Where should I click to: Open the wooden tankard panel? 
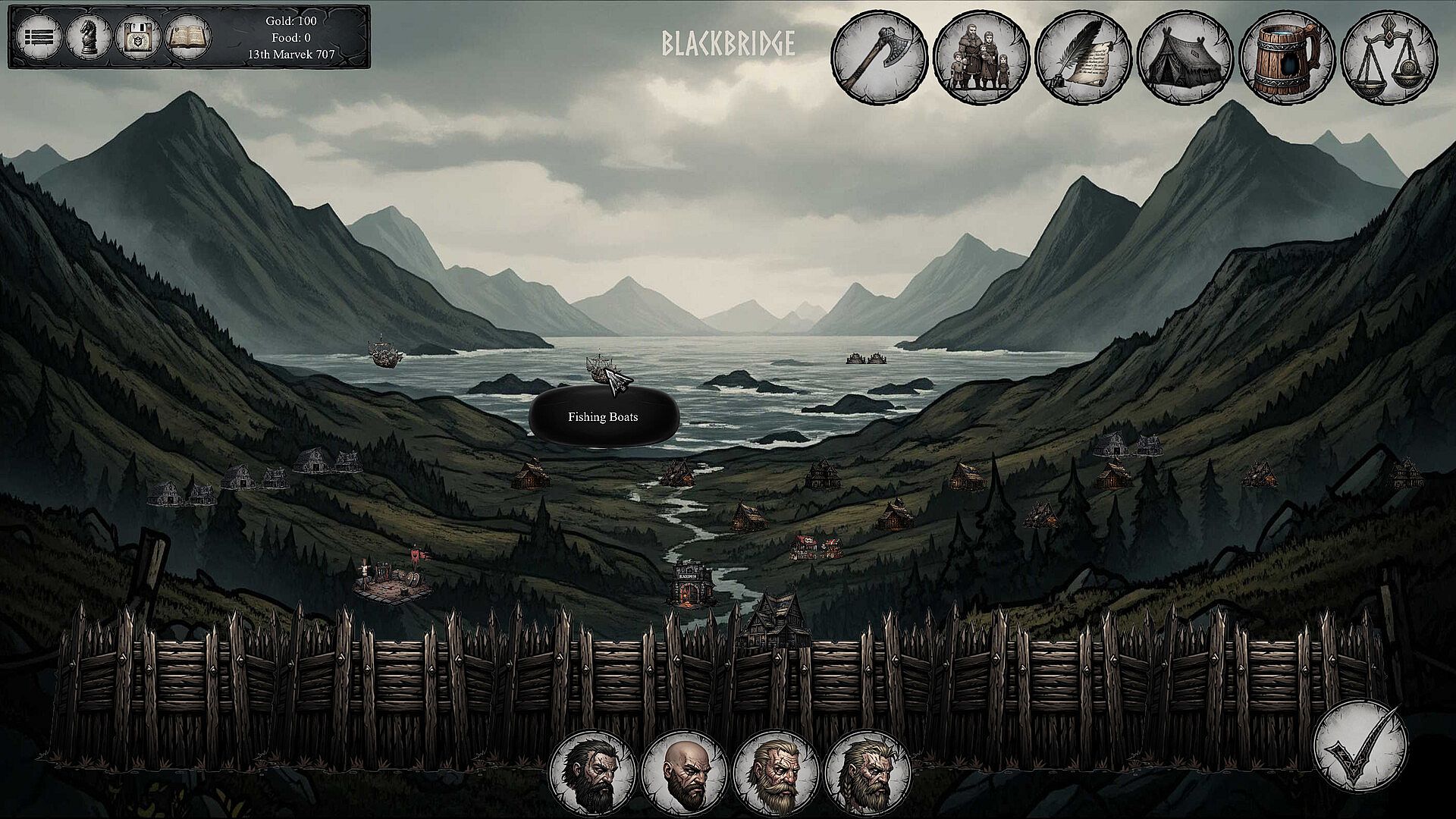(x=1287, y=56)
